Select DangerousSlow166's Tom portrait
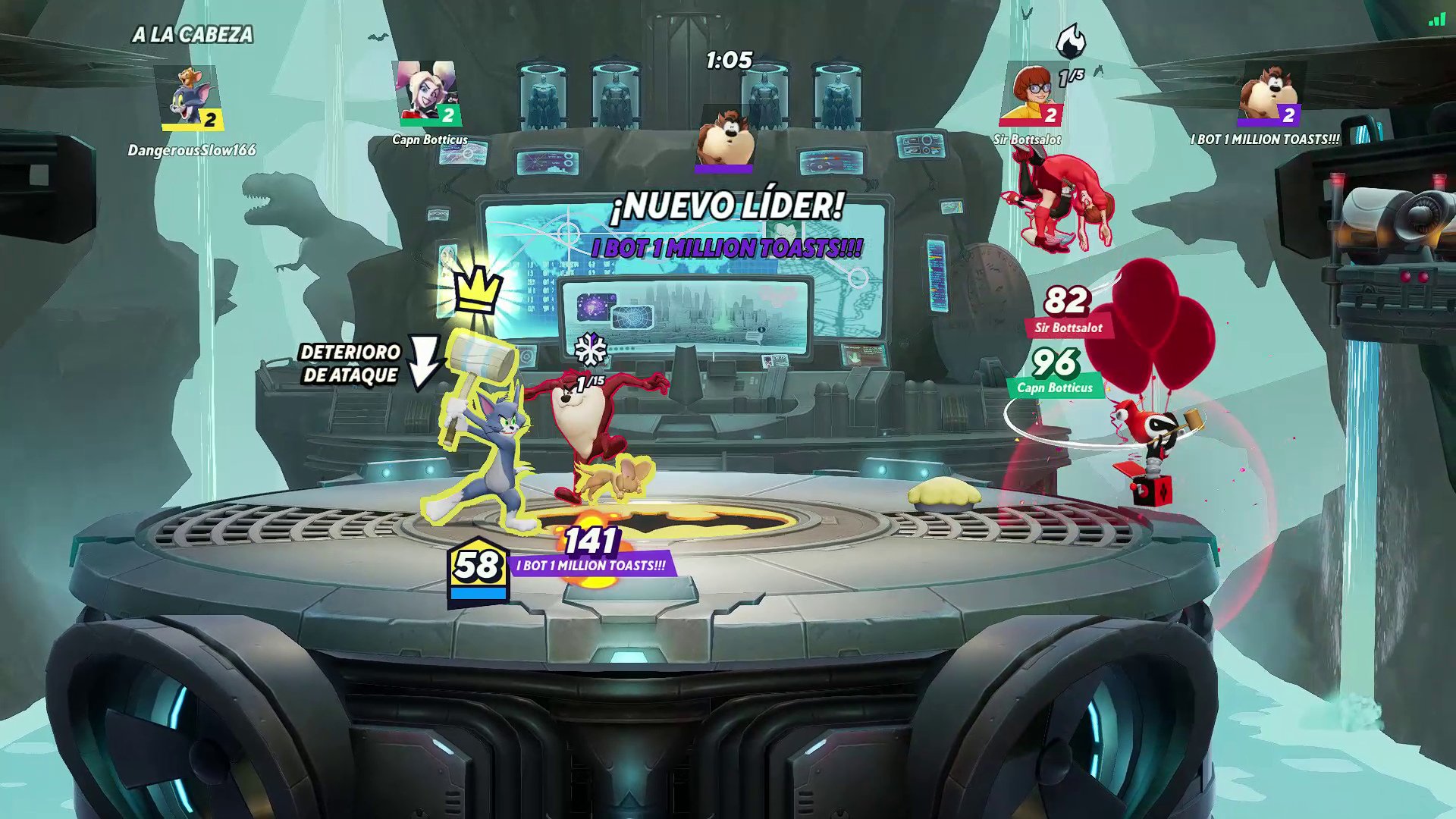The width and height of the screenshot is (1456, 819). [188, 98]
